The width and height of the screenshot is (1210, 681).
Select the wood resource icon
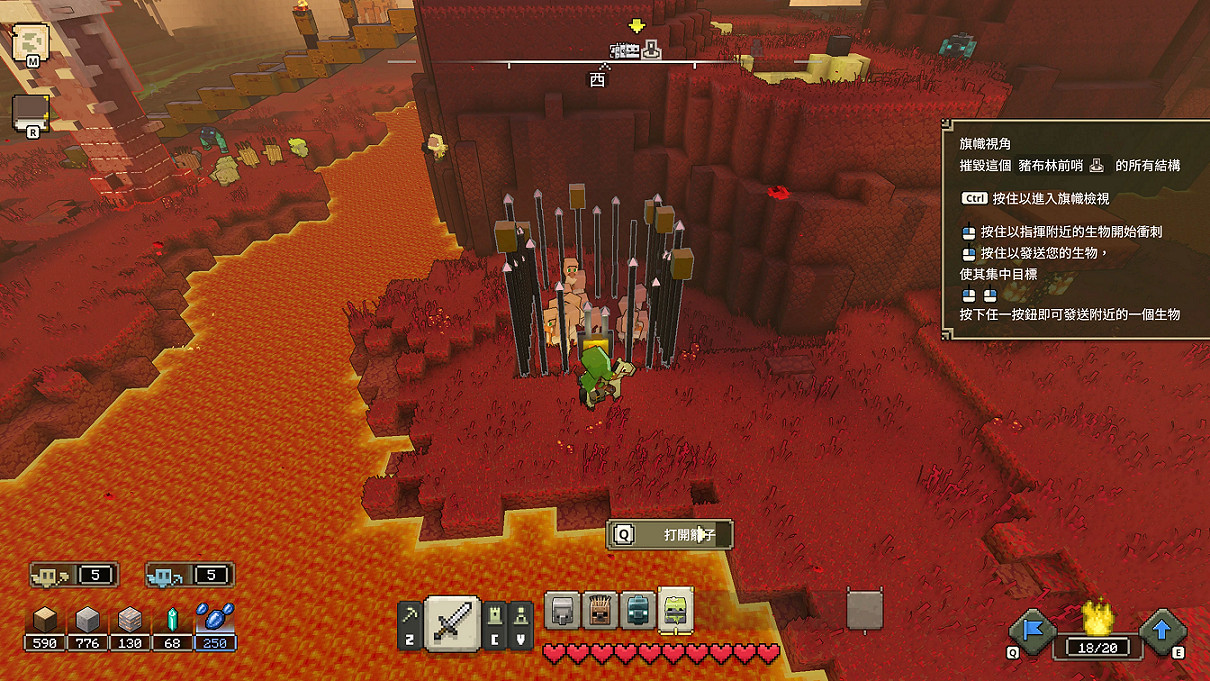[x=45, y=621]
